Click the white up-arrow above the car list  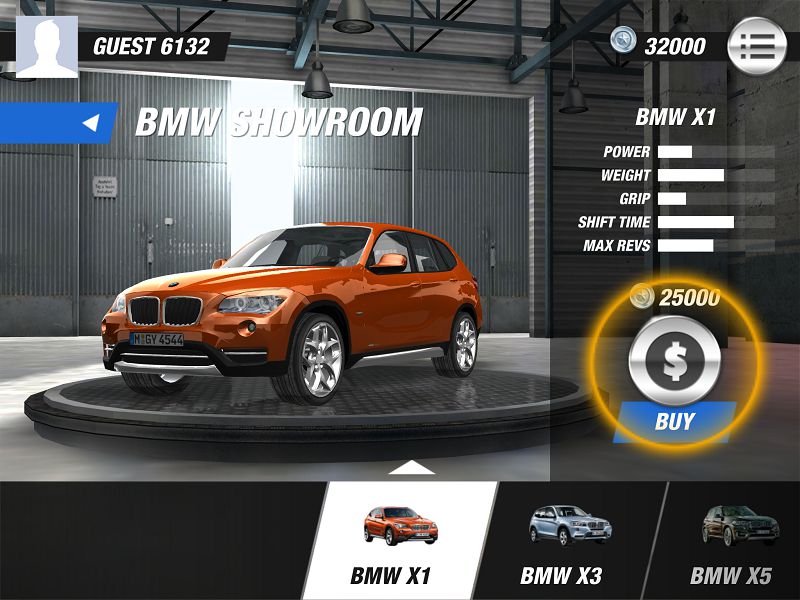click(x=411, y=468)
